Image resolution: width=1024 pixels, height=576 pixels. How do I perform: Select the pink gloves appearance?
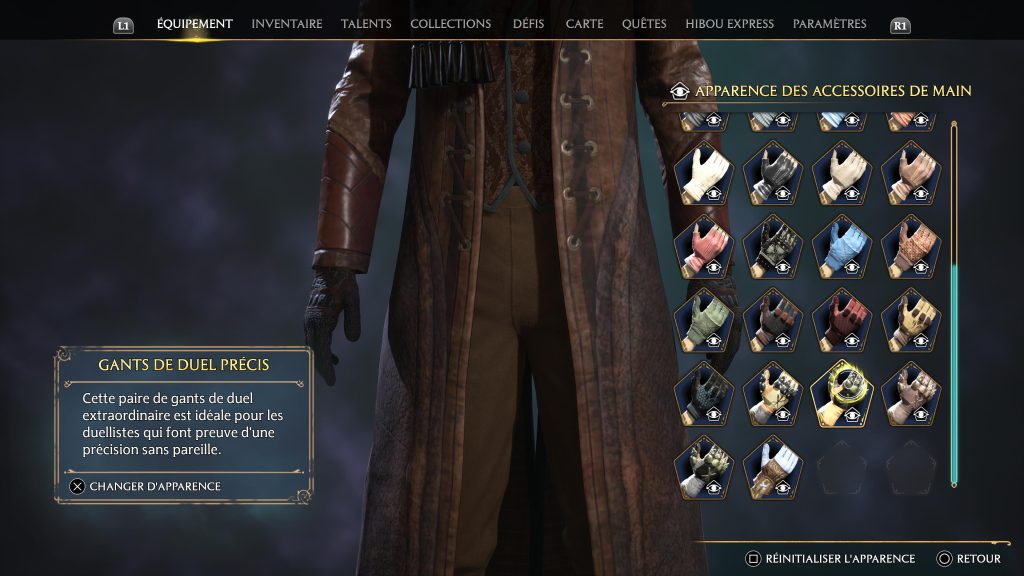point(703,245)
